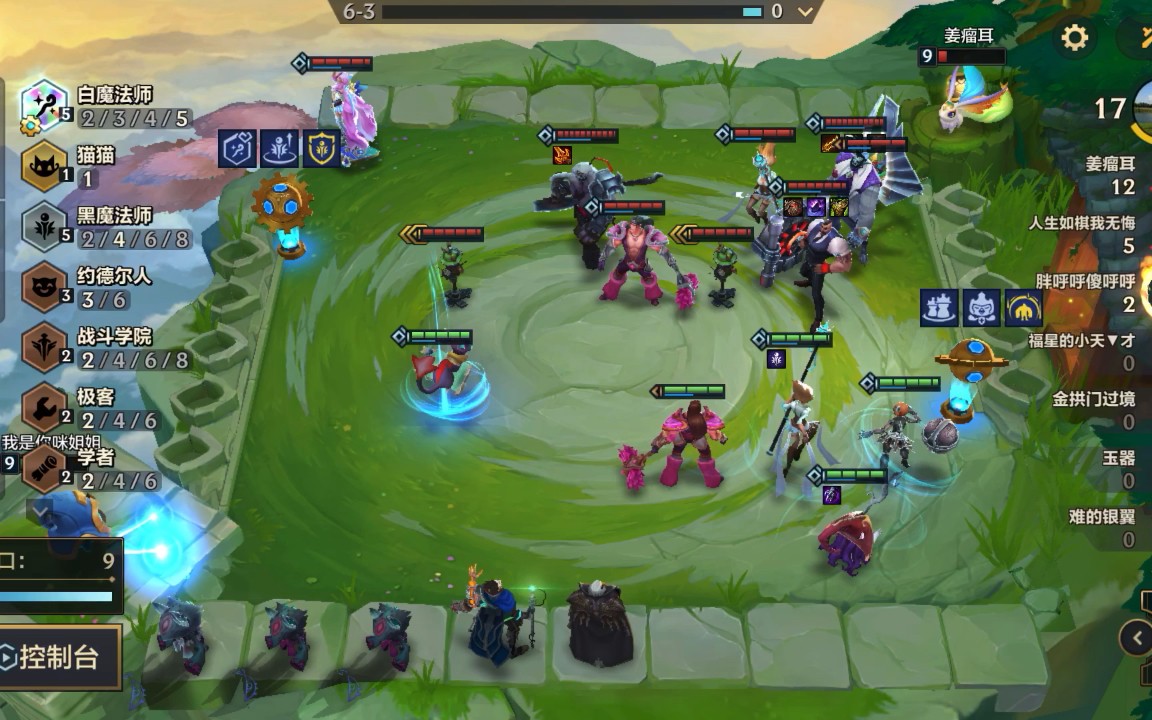The width and height of the screenshot is (1152, 720).
Task: Open the settings gear menu
Action: tap(1074, 39)
